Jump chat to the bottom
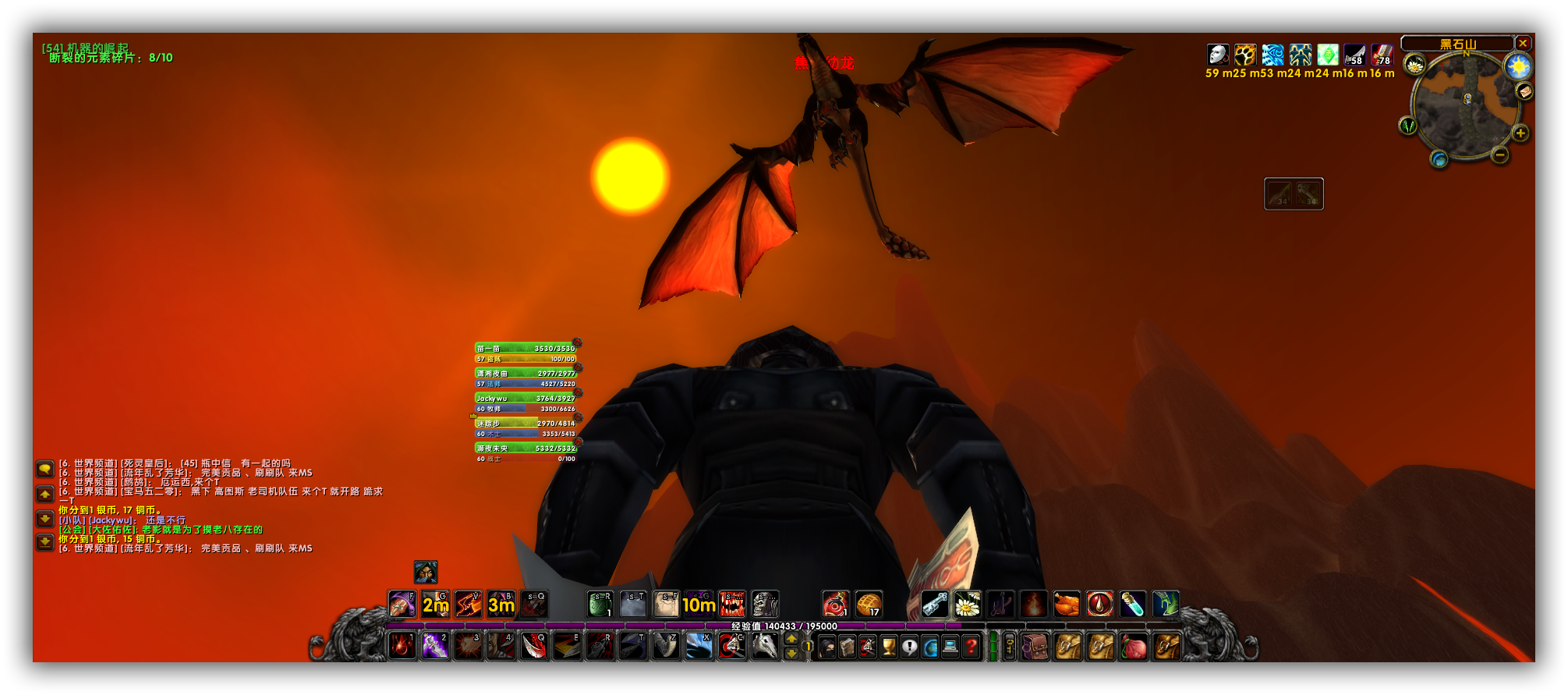This screenshot has width=1568, height=695. 45,542
